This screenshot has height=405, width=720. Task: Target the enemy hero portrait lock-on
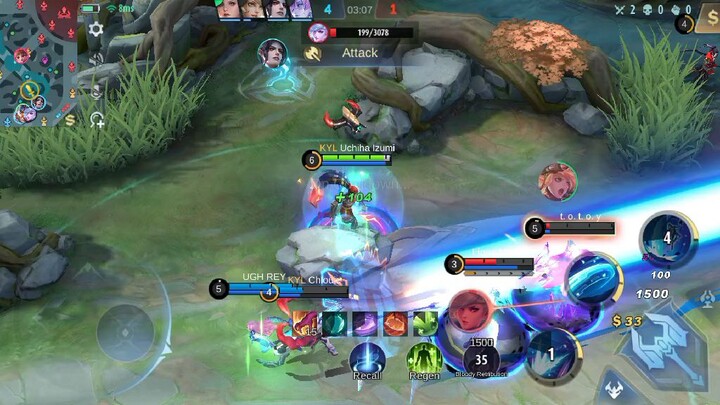(557, 182)
